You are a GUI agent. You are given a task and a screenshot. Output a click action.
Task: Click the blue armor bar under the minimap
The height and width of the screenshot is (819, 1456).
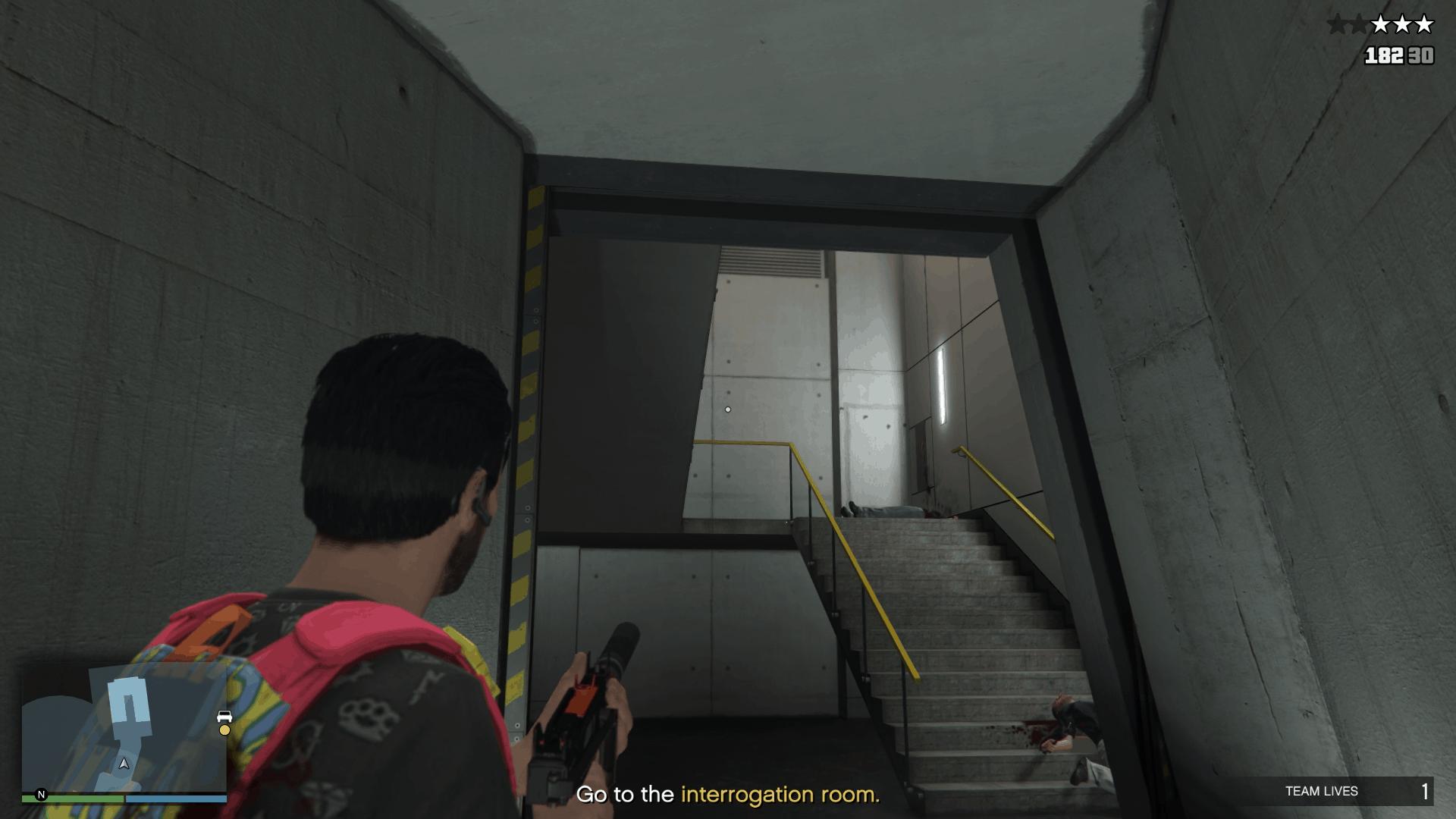point(176,799)
